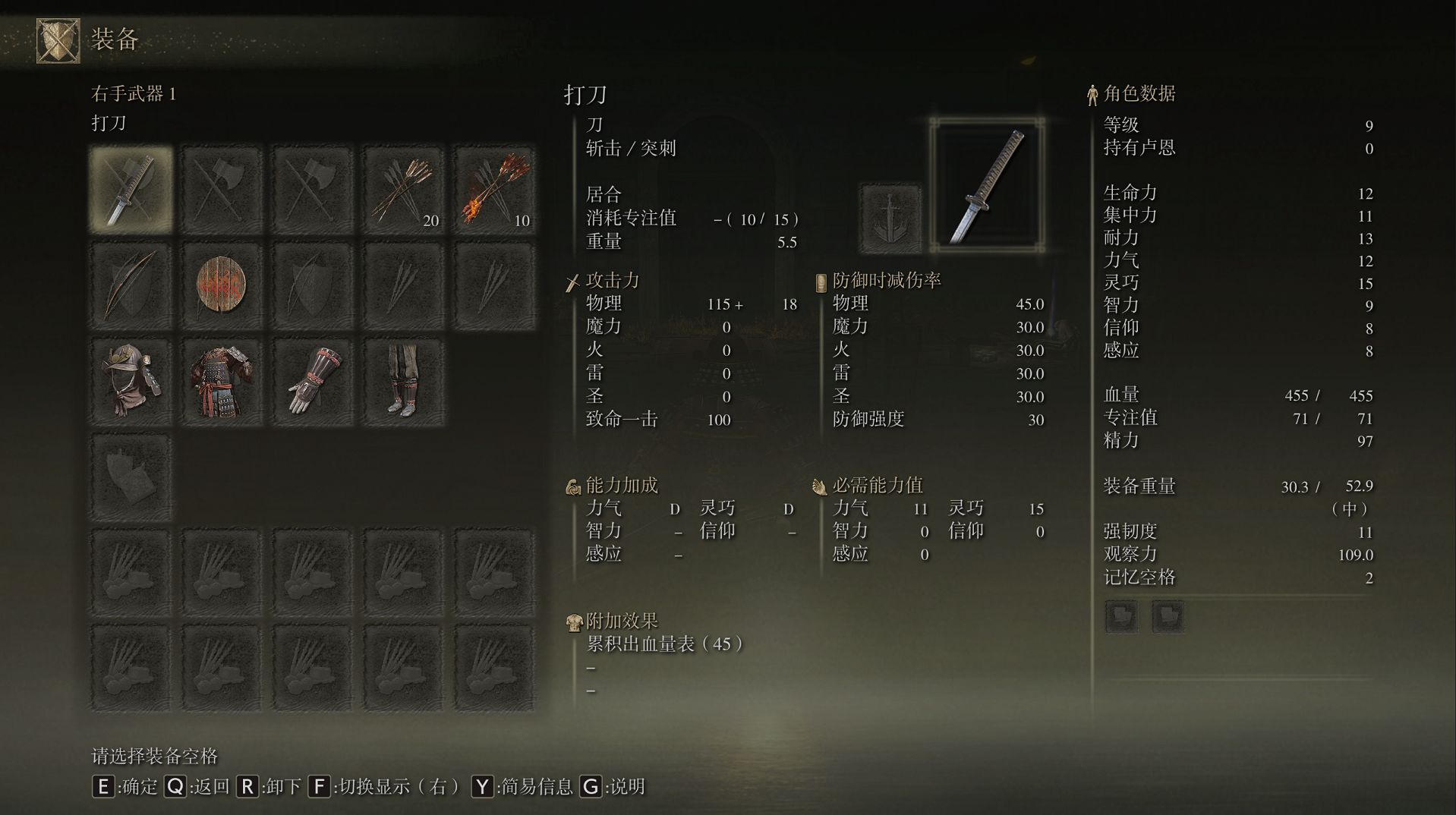1456x815 pixels.
Task: Select the weapon skill icon beside preview
Action: click(x=890, y=218)
